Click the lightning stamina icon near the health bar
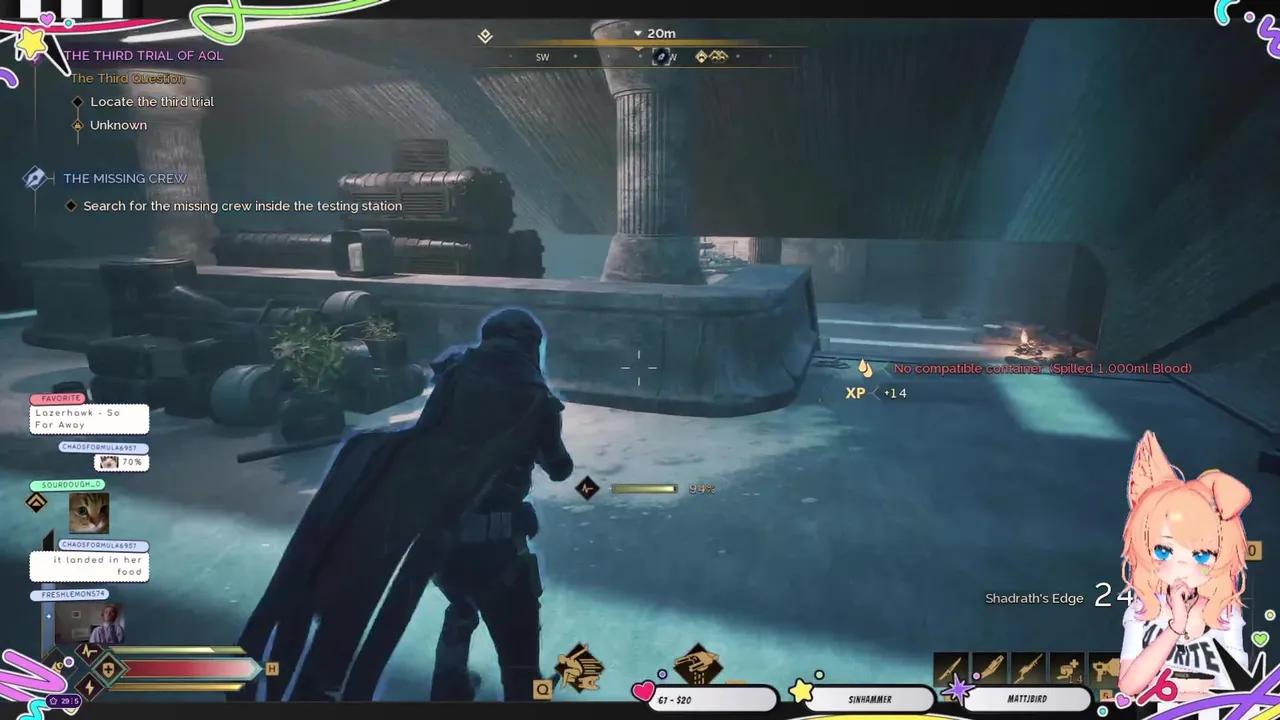Screen dimensions: 1280x720 pos(88,687)
